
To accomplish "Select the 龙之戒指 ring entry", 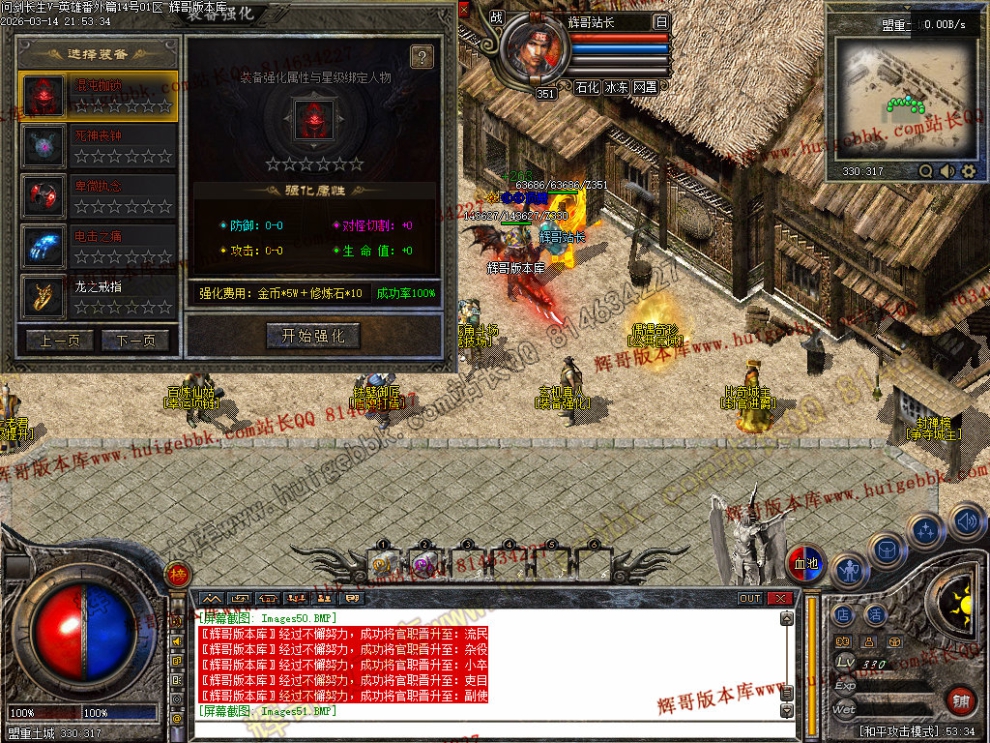I will point(98,297).
